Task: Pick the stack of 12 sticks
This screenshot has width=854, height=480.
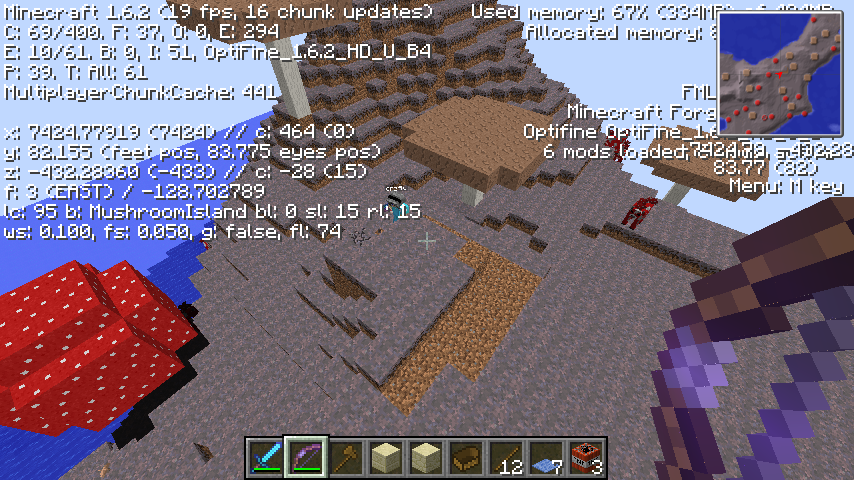Action: click(507, 457)
